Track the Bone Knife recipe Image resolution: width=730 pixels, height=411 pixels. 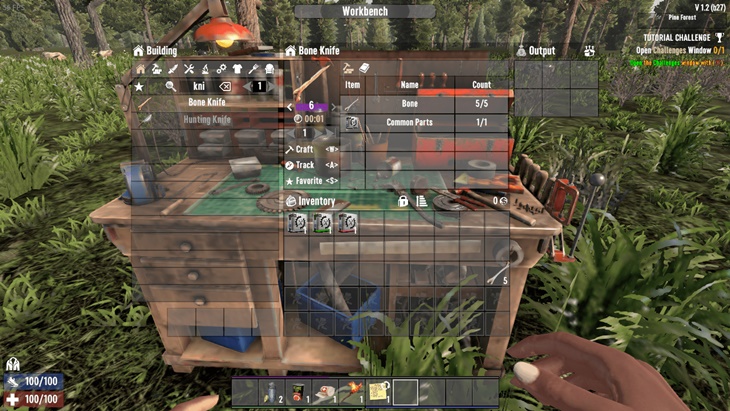click(x=306, y=165)
